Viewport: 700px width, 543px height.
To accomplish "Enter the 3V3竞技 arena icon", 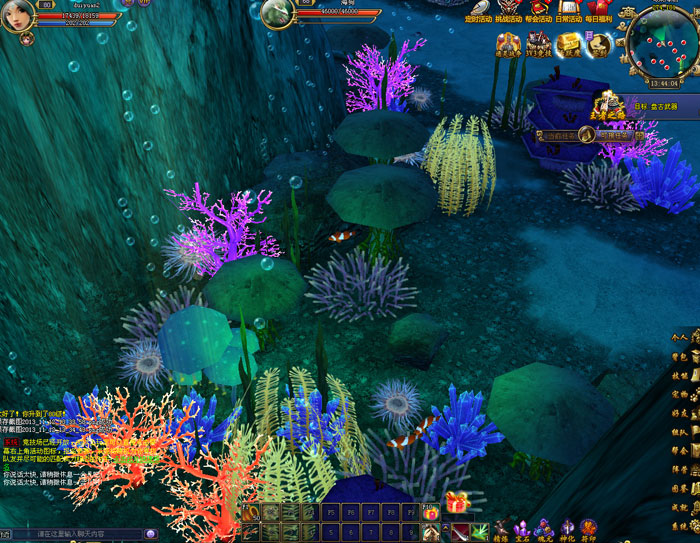I will [x=539, y=44].
